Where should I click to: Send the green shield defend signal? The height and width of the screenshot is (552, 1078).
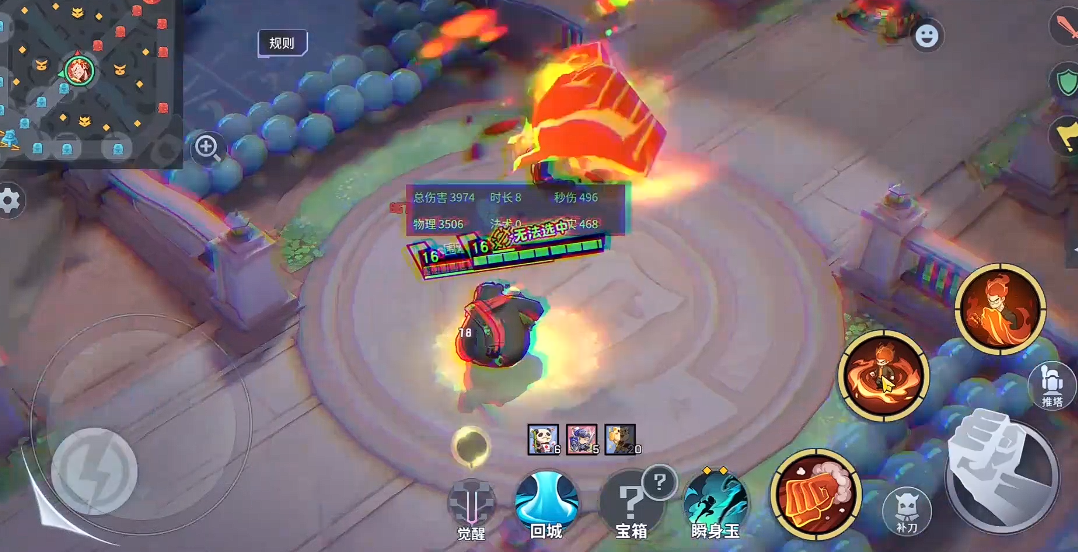[1065, 82]
